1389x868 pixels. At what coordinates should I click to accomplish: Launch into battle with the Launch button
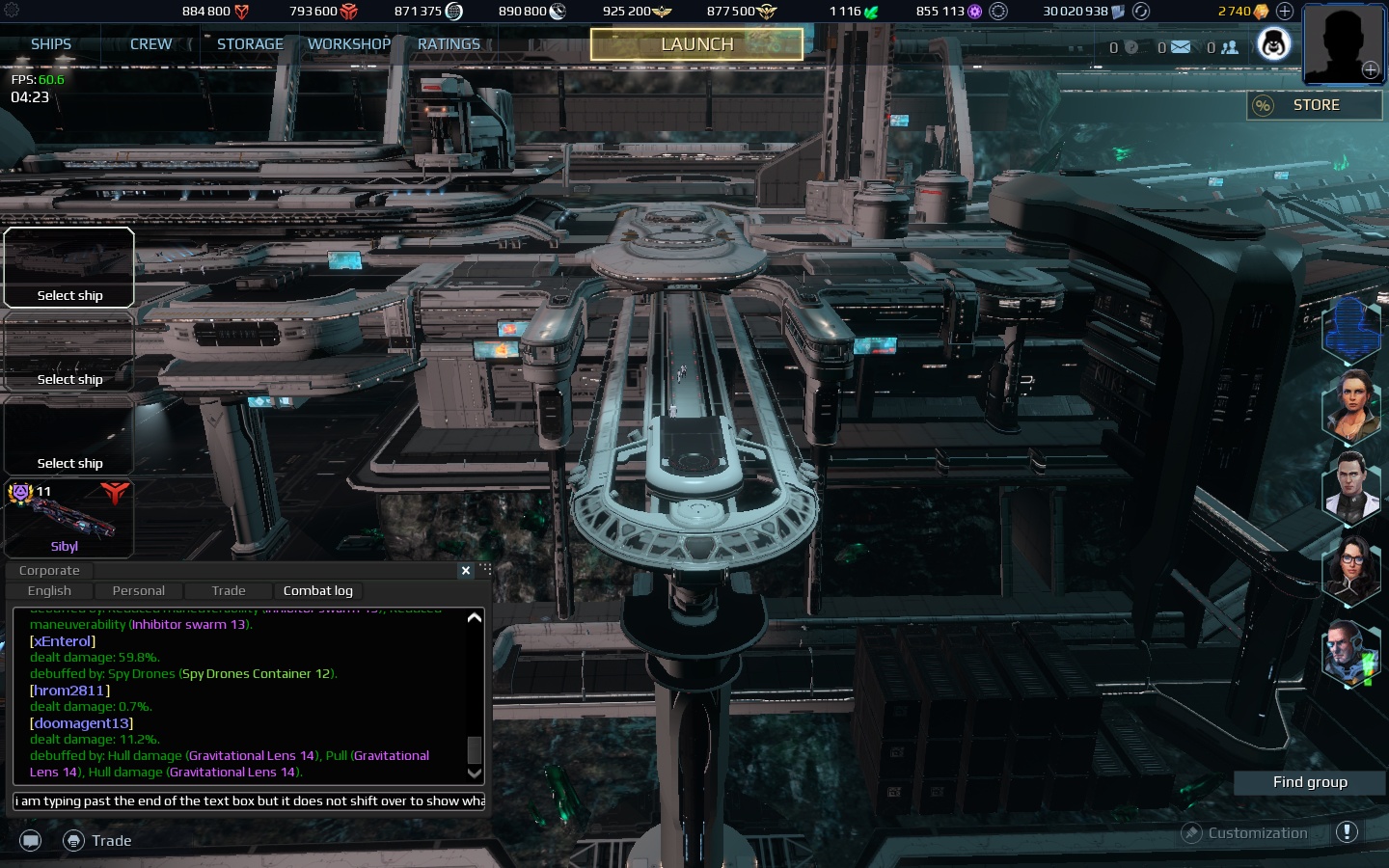coord(696,44)
